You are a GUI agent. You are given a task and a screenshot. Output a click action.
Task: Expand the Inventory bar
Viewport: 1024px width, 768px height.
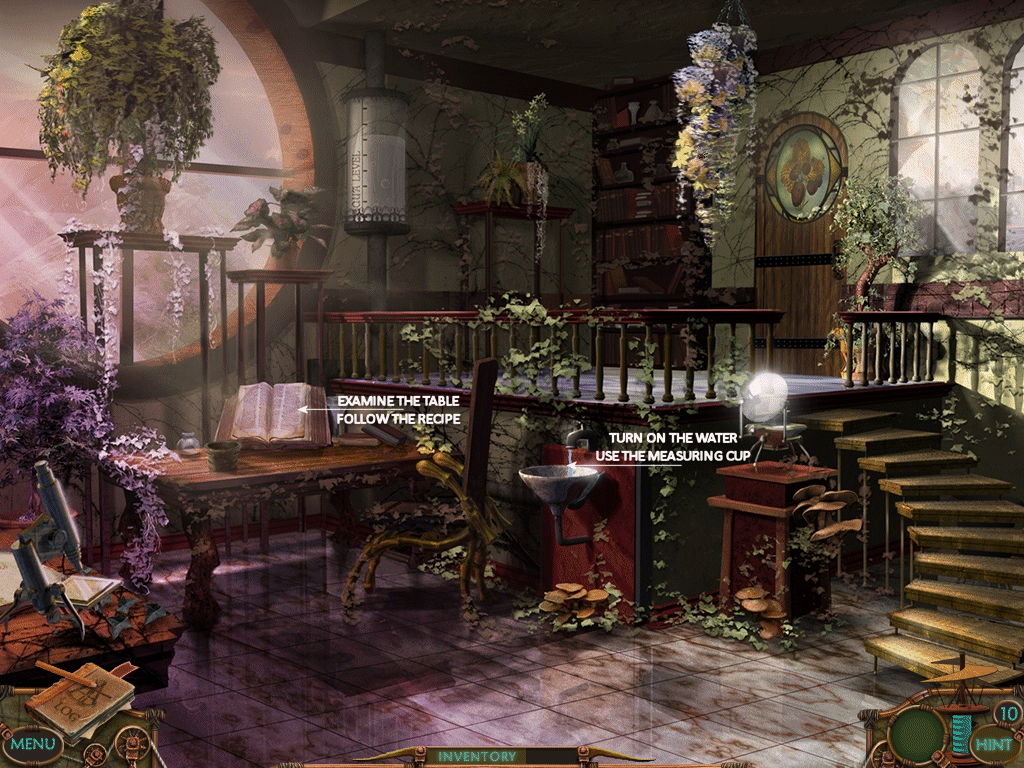point(477,757)
